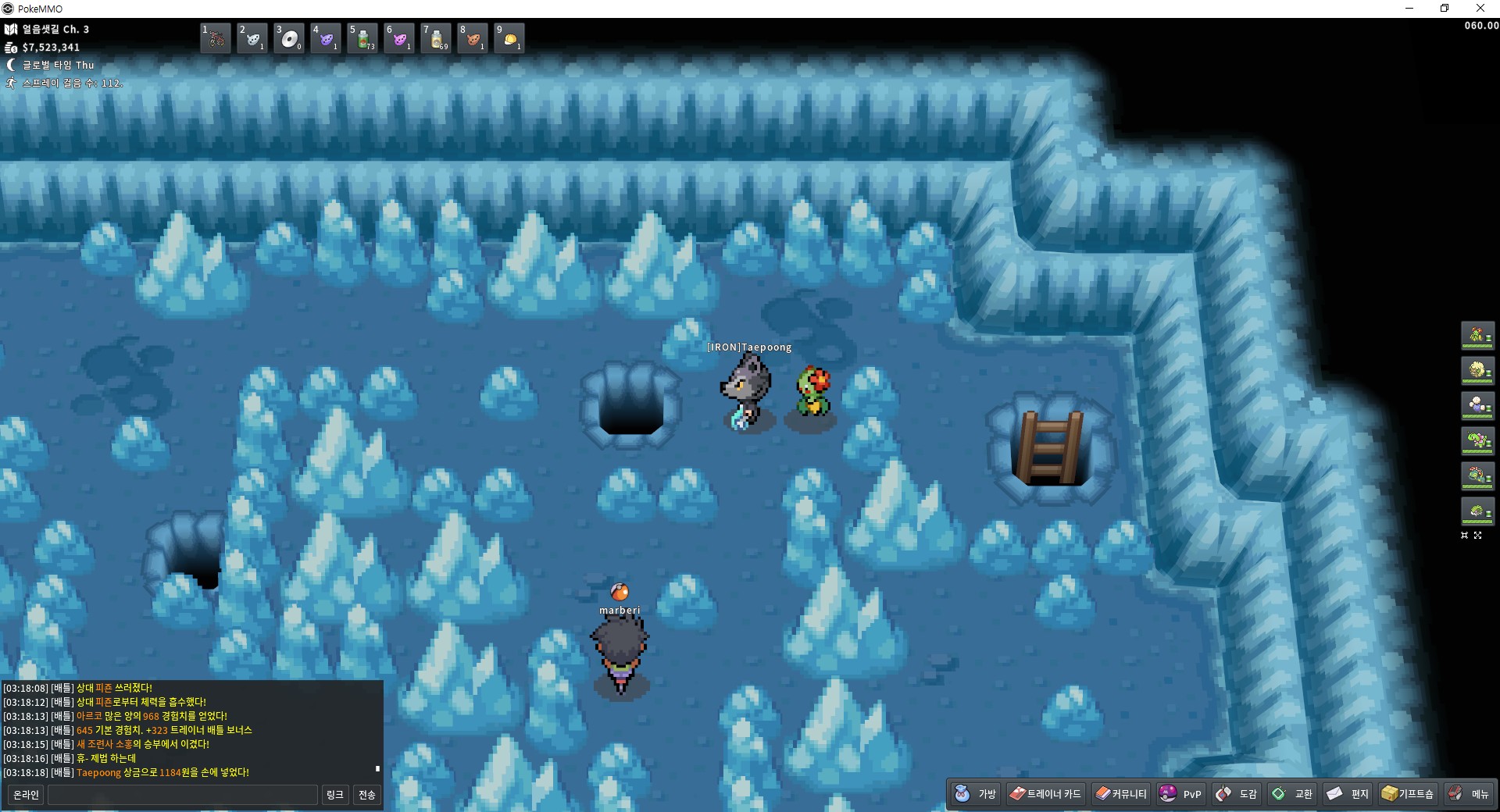Viewport: 1500px width, 812px height.
Task: Click the chat message input field
Action: coord(183,795)
